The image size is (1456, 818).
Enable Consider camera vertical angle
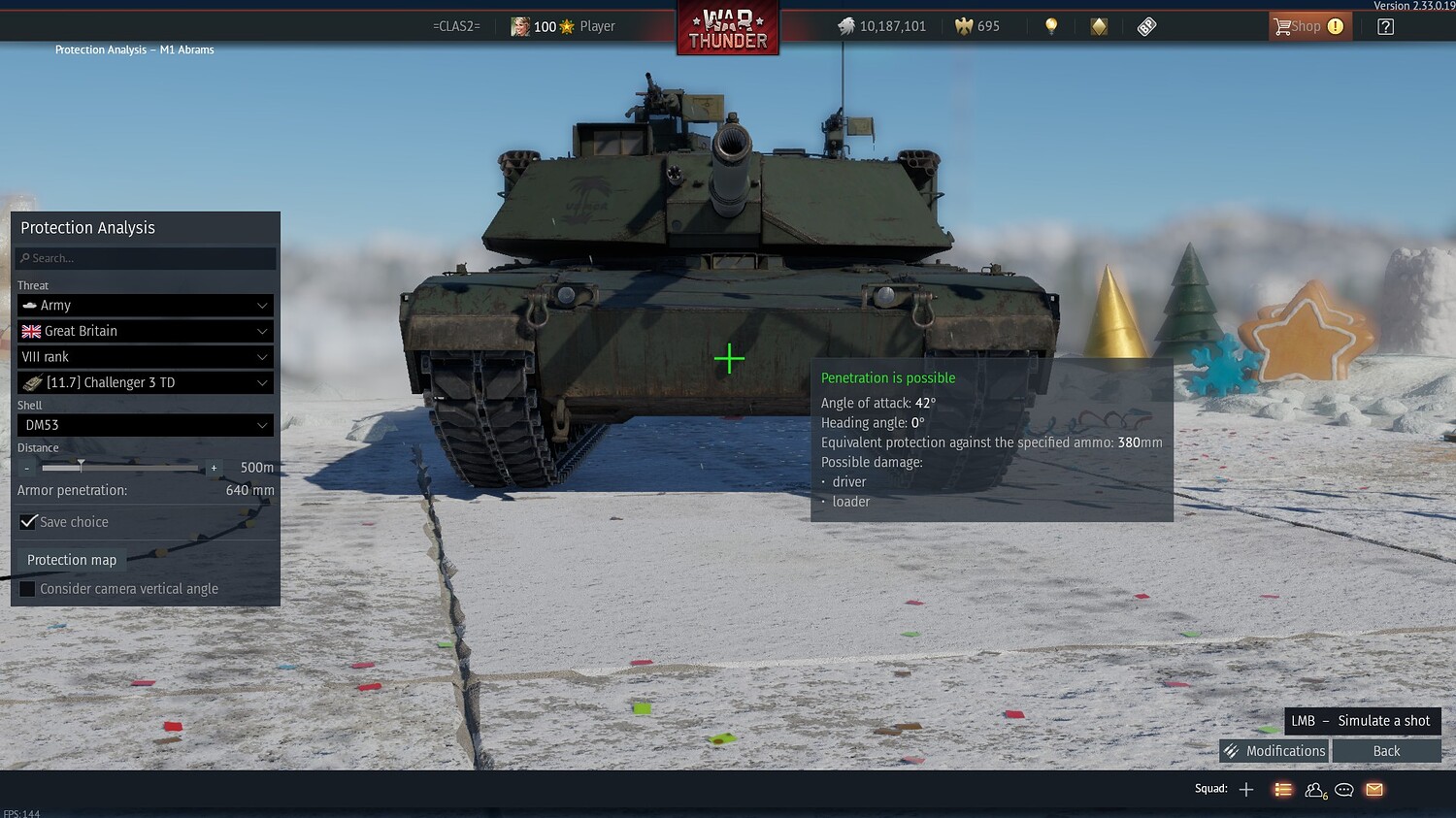click(26, 588)
